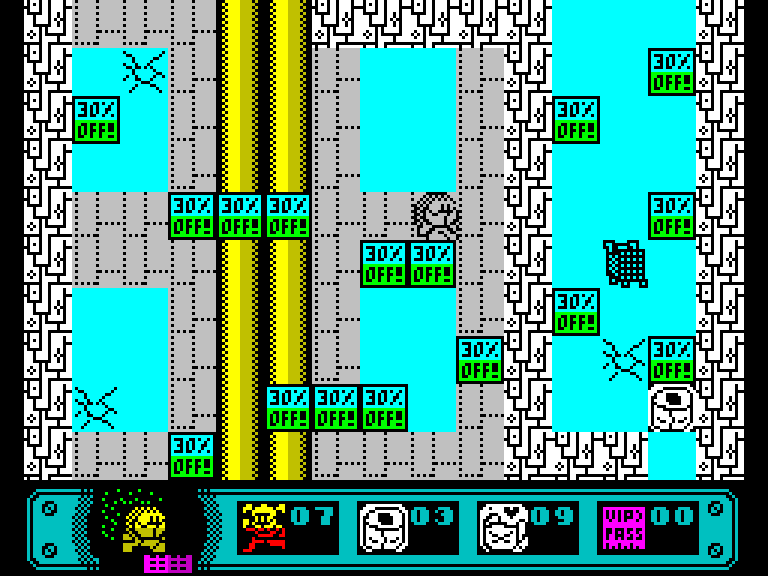Select the face mask icon with heart
Image resolution: width=768 pixels, height=576 pixels.
click(503, 527)
